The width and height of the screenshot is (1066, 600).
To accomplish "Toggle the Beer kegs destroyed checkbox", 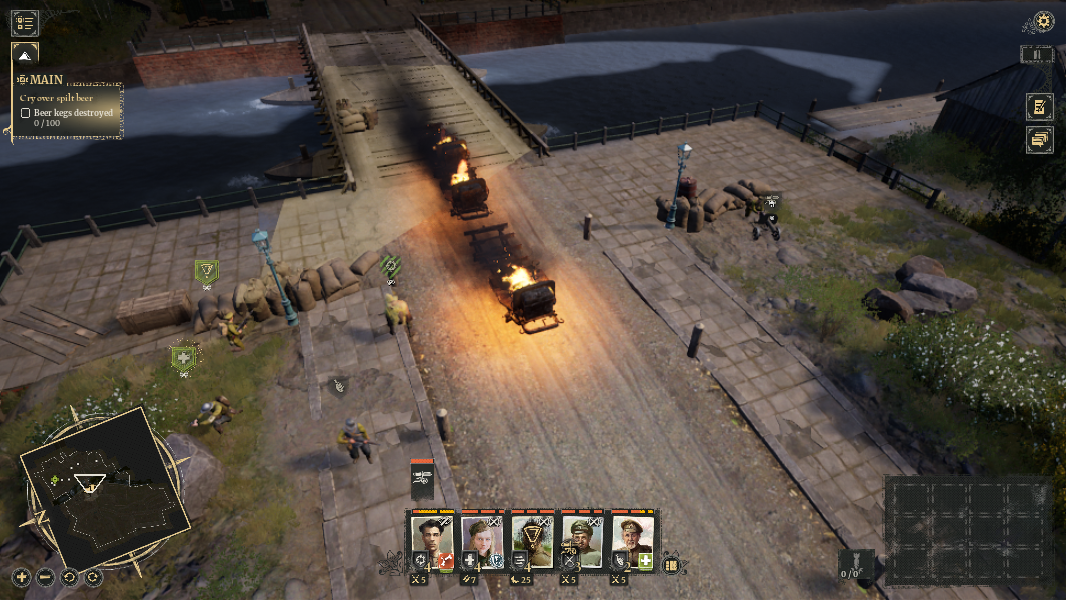I will coord(26,113).
